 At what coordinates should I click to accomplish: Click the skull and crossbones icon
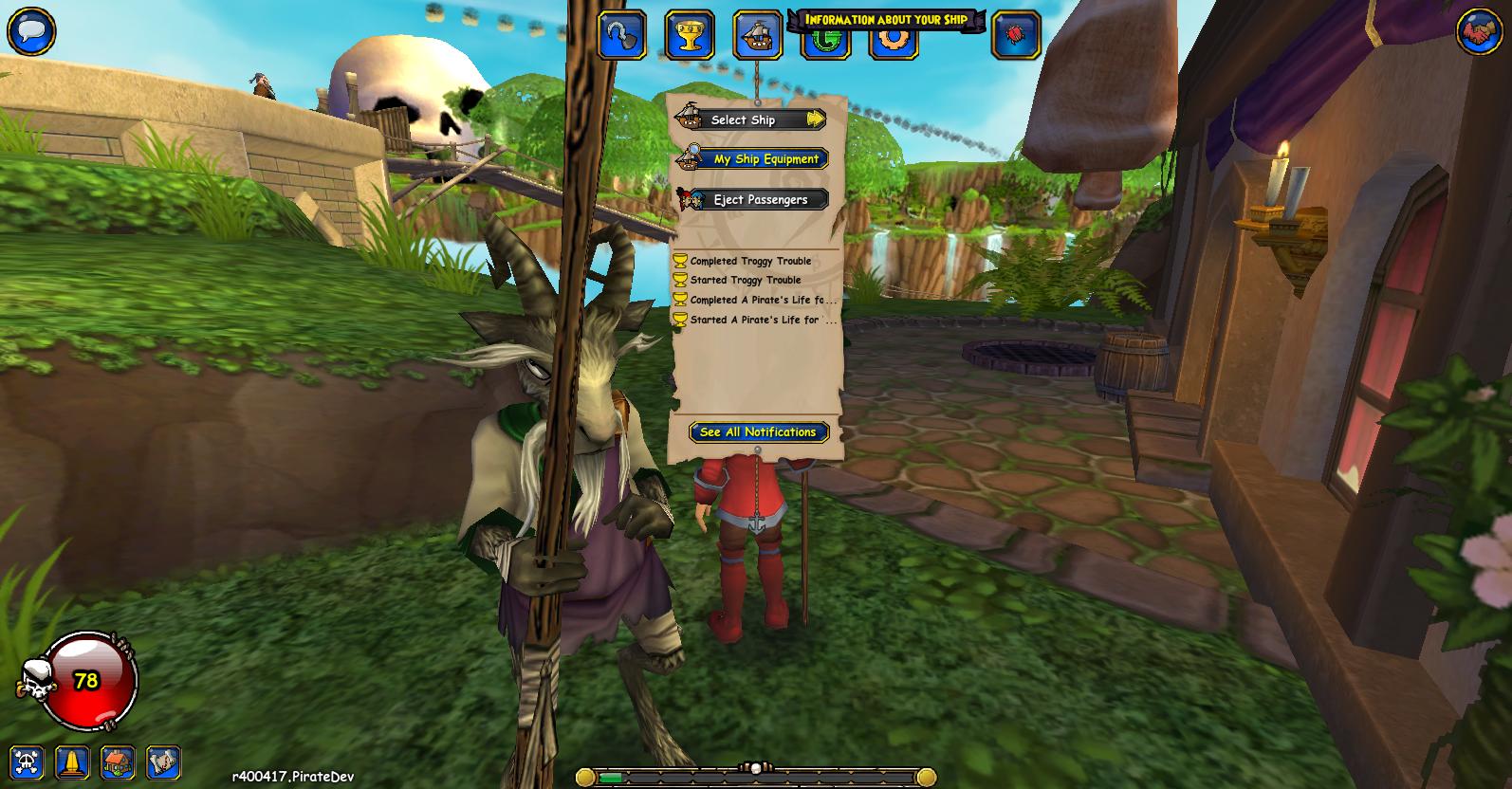pyautogui.click(x=27, y=762)
